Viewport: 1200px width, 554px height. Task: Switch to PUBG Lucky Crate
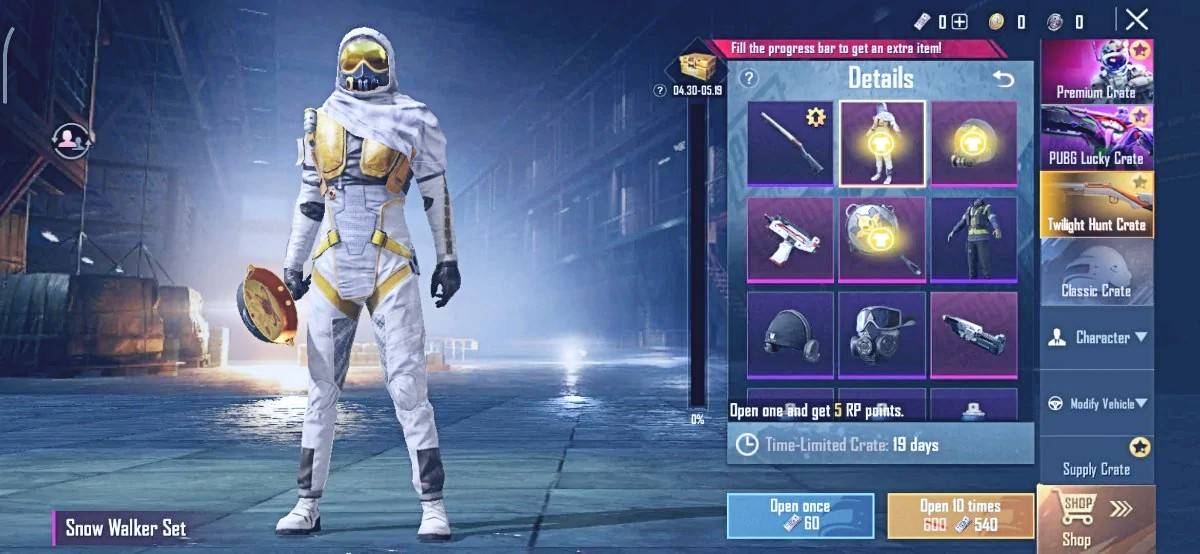[x=1096, y=137]
